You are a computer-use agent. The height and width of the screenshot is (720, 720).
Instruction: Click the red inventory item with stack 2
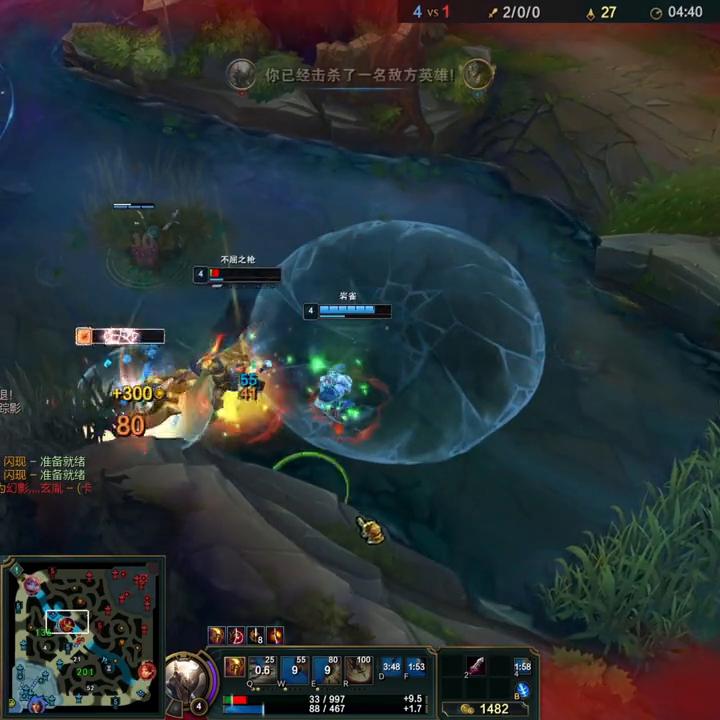(474, 667)
